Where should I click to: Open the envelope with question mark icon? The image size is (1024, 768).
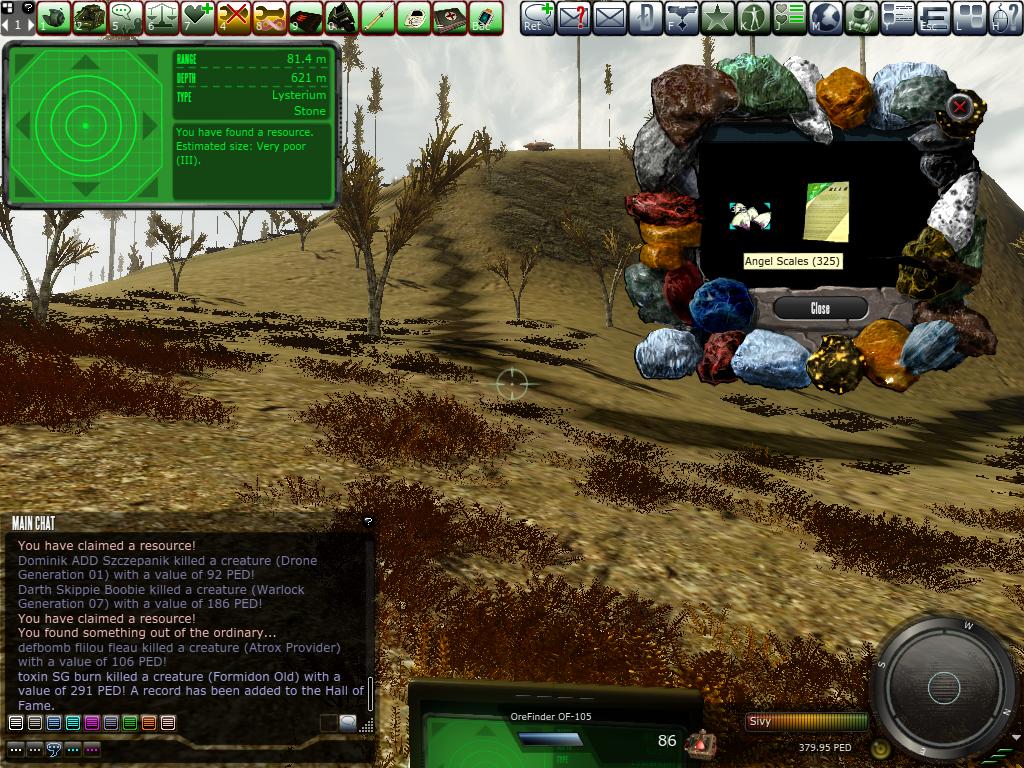point(573,17)
